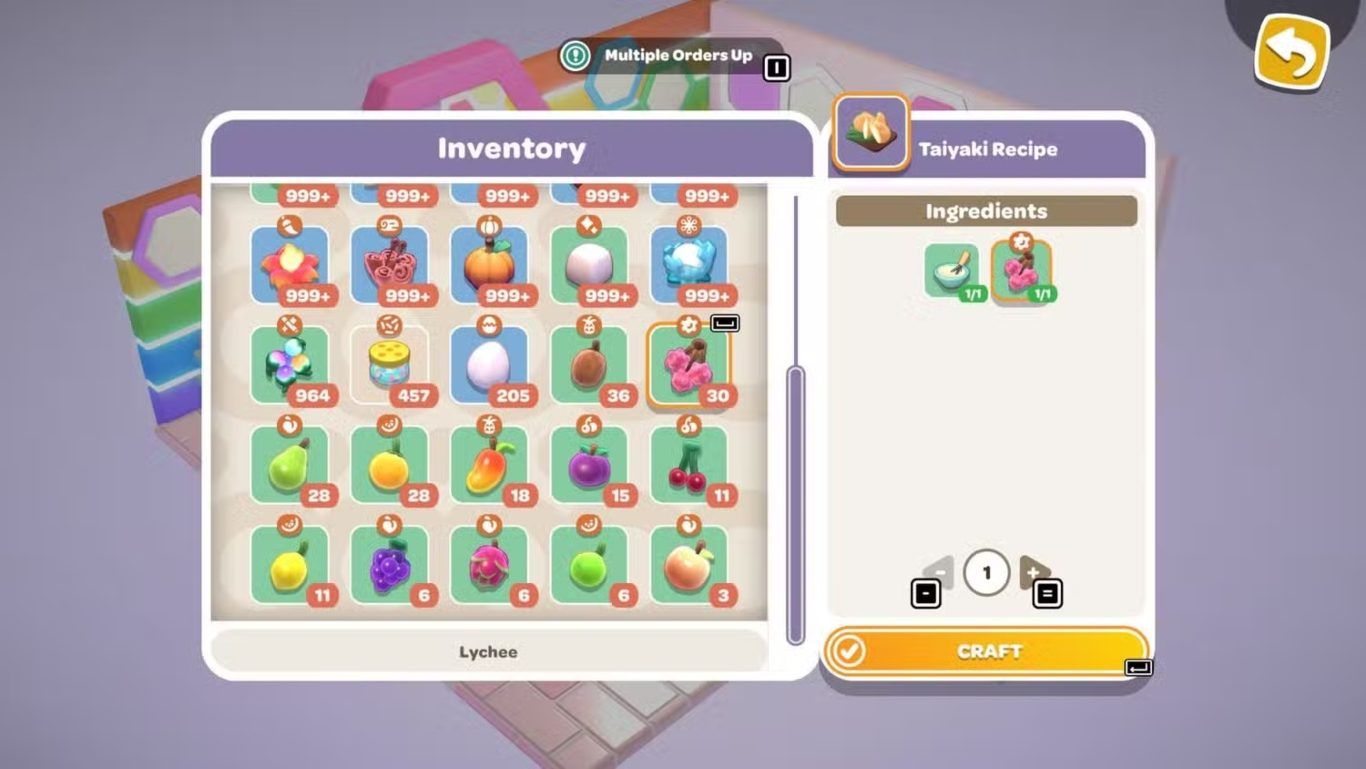1366x769 pixels.
Task: Click the inventory scrollbar handle
Action: (x=796, y=505)
